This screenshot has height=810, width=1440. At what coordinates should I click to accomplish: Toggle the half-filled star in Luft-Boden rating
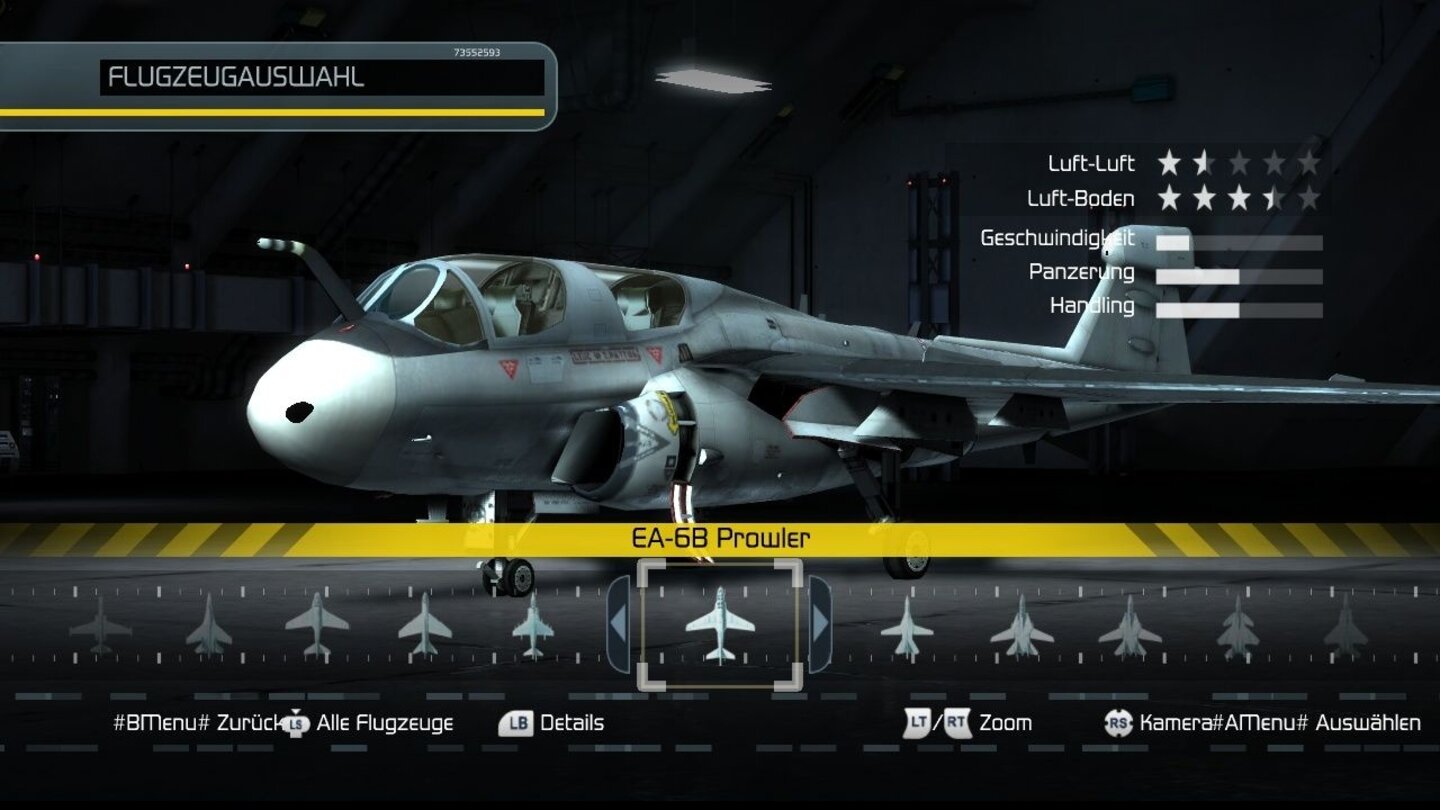point(1275,198)
